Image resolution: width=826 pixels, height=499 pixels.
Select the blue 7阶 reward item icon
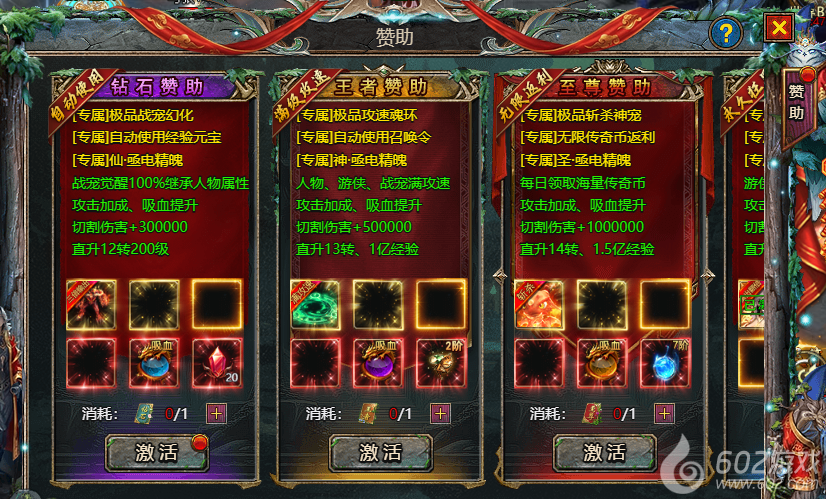(x=665, y=363)
